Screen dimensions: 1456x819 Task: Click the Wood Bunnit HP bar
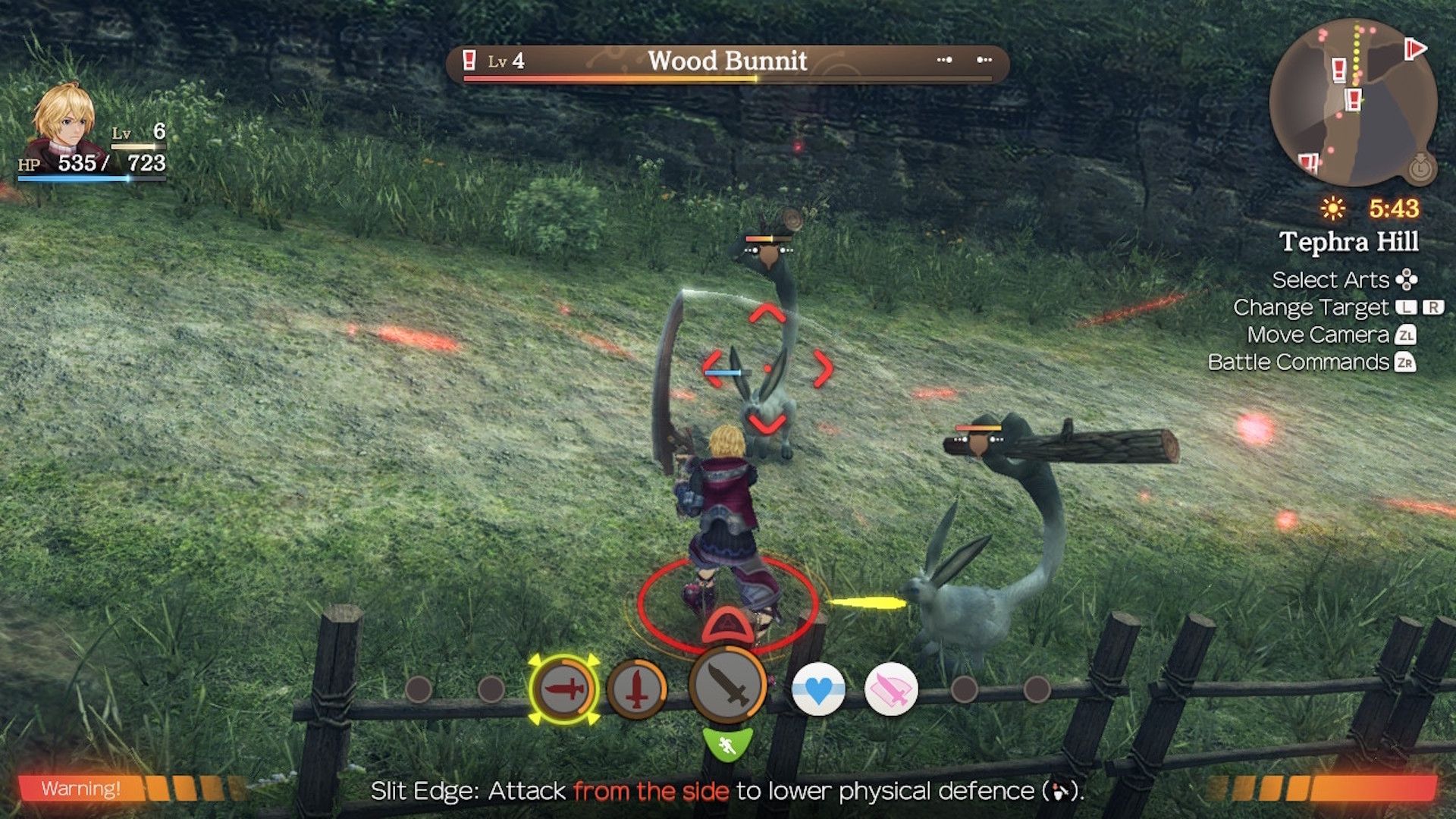(728, 79)
